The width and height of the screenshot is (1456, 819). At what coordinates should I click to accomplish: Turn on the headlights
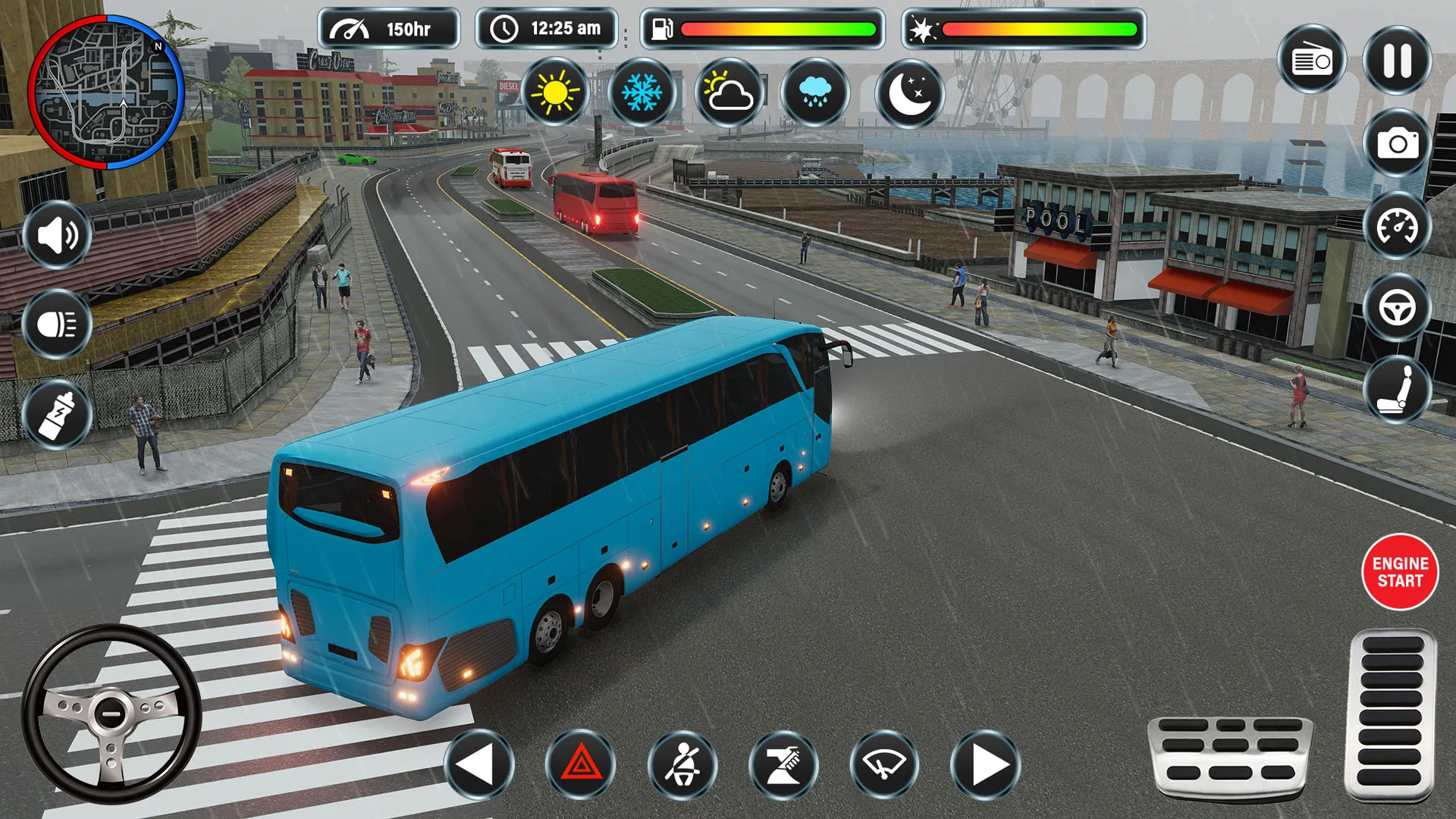click(x=57, y=325)
